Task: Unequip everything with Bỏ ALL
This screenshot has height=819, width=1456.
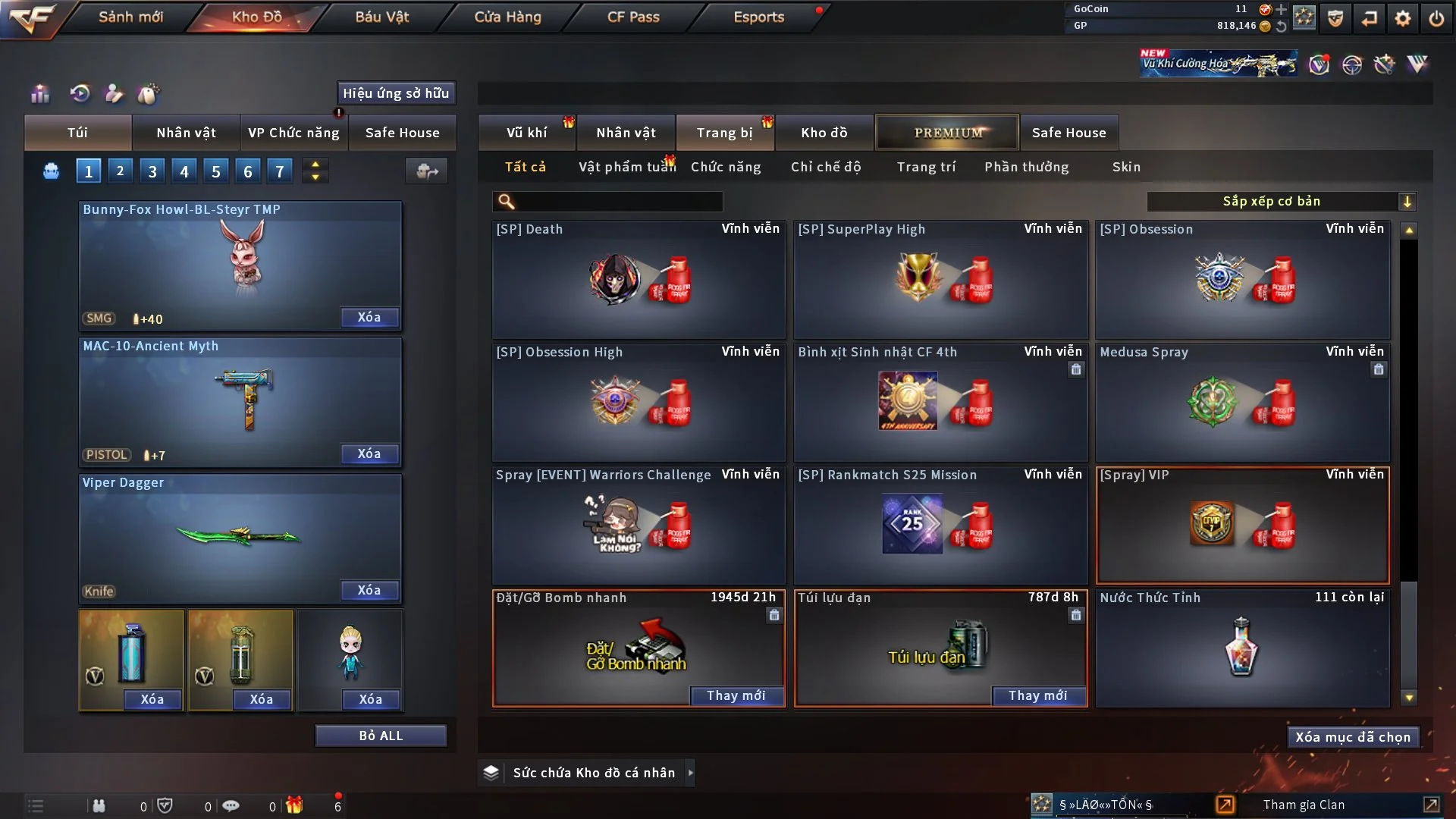Action: point(381,736)
